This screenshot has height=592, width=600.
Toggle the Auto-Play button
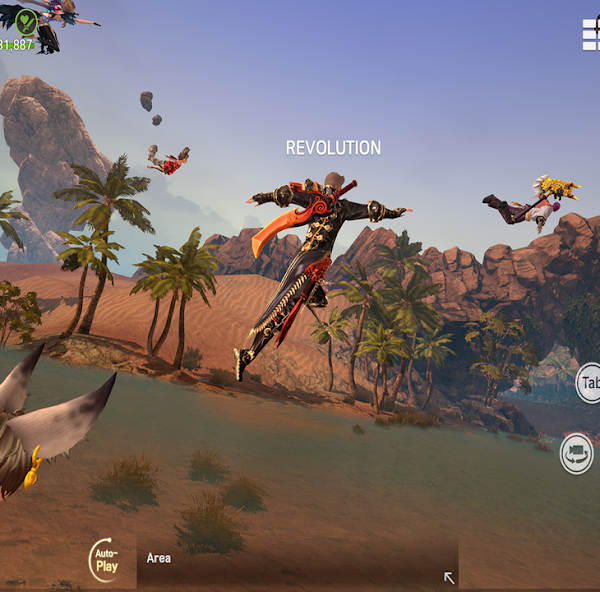105,559
